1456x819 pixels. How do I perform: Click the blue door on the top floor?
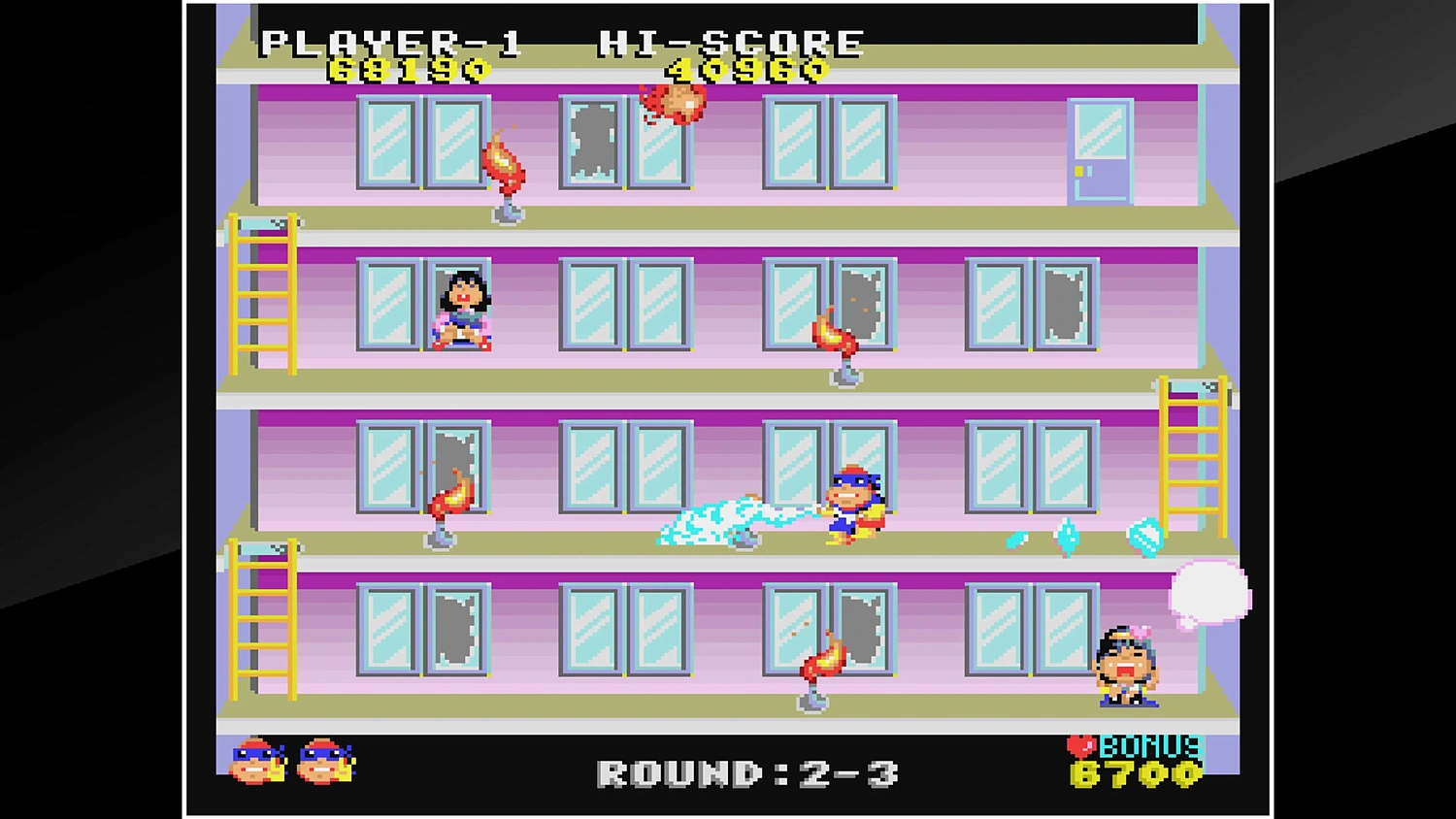(x=1099, y=150)
